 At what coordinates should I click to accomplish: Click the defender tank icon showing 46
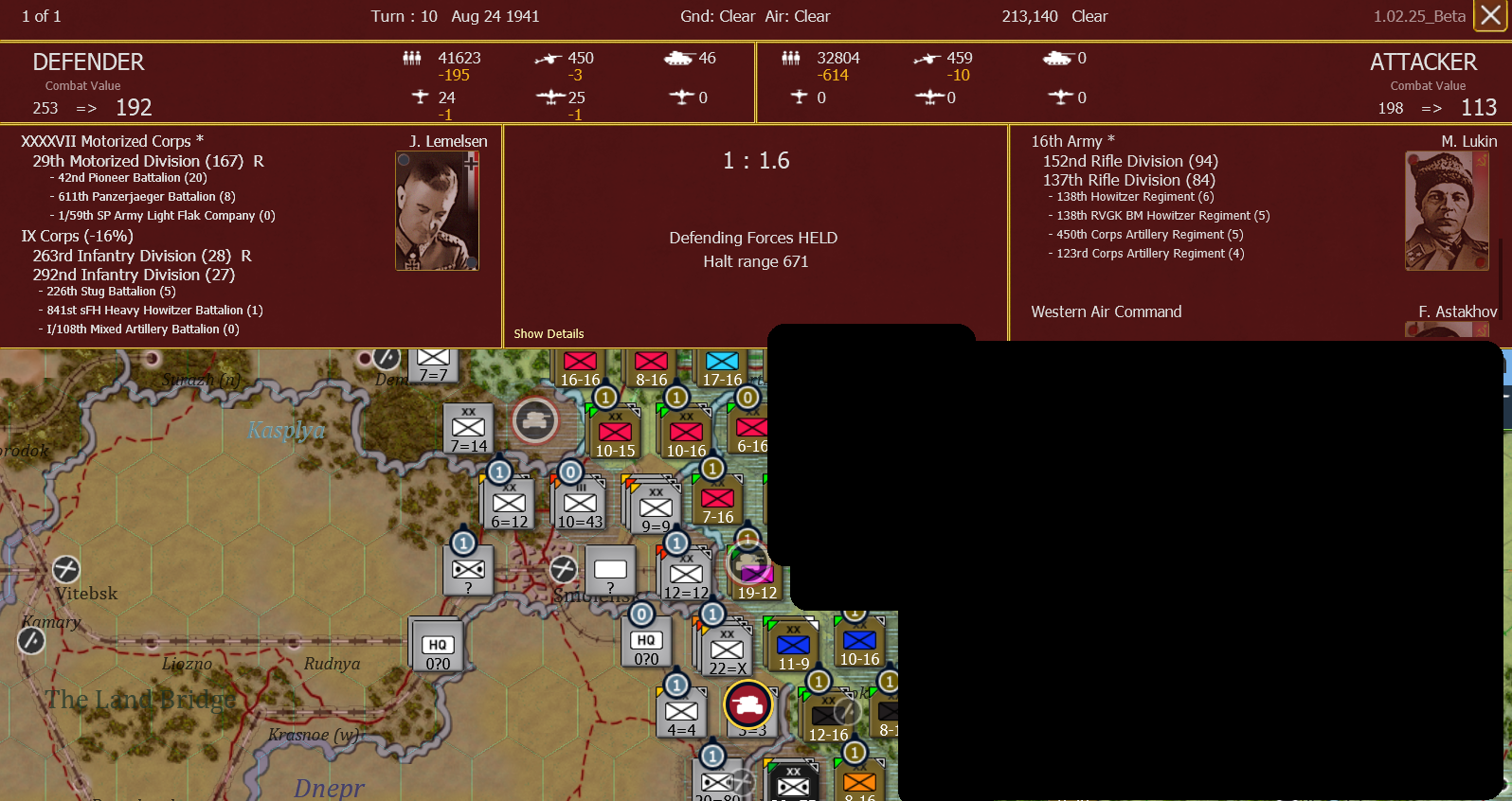tap(678, 58)
